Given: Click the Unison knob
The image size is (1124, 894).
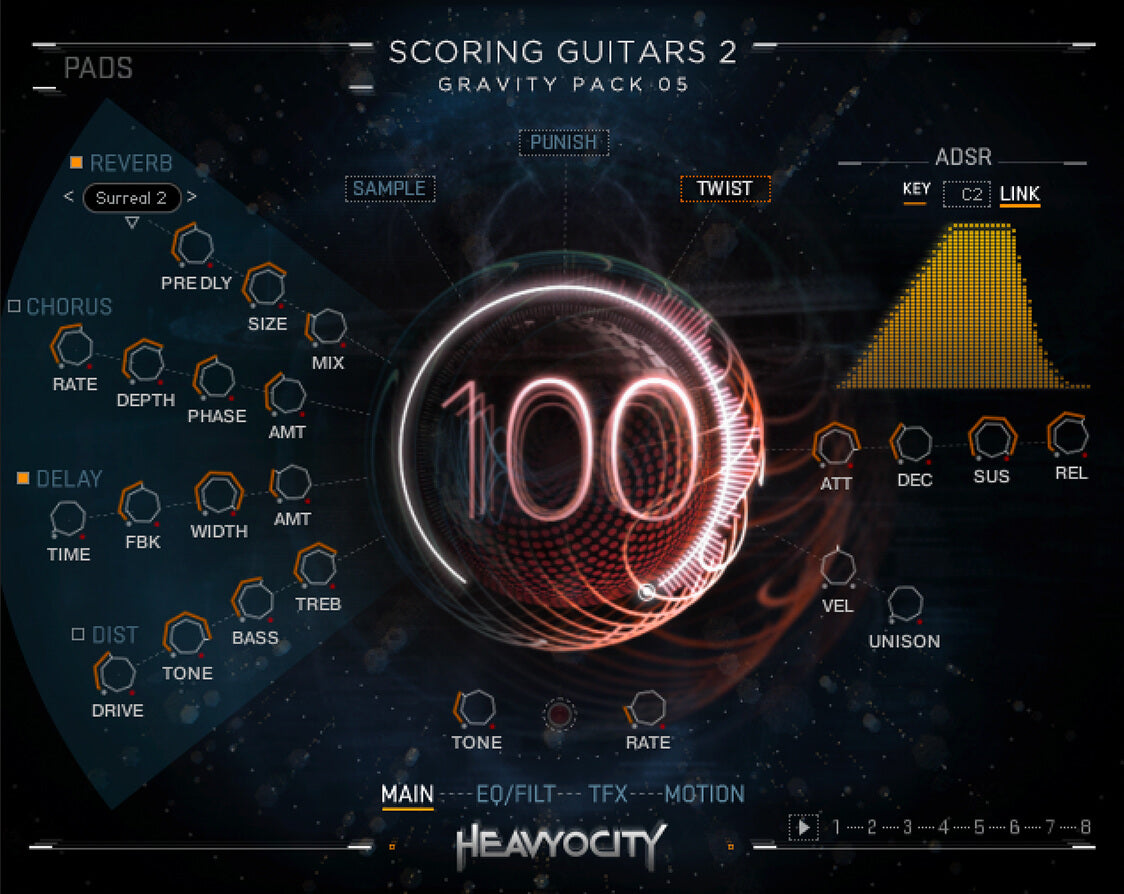Looking at the screenshot, I should coord(906,604).
